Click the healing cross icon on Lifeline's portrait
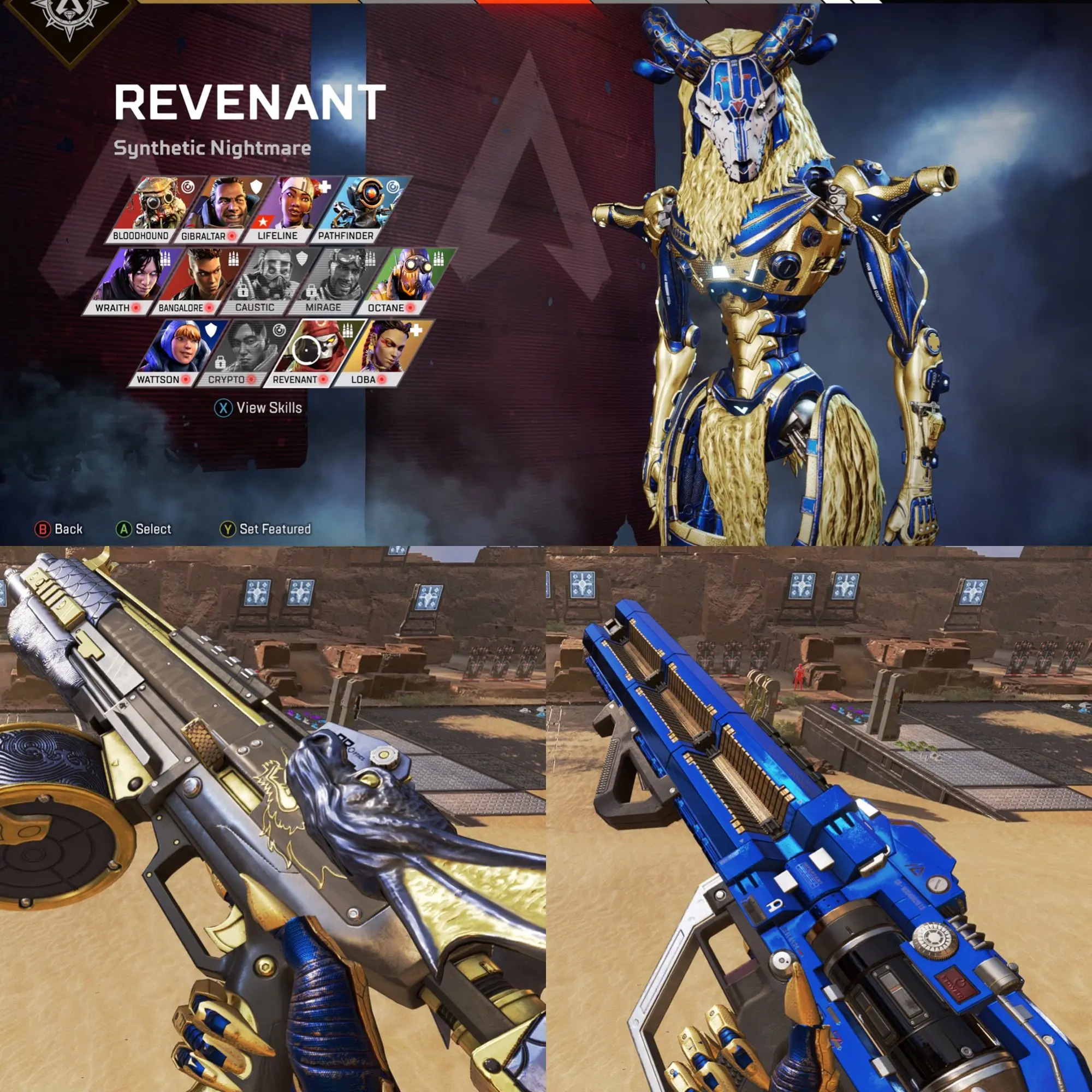The height and width of the screenshot is (1092, 1092). pos(326,188)
